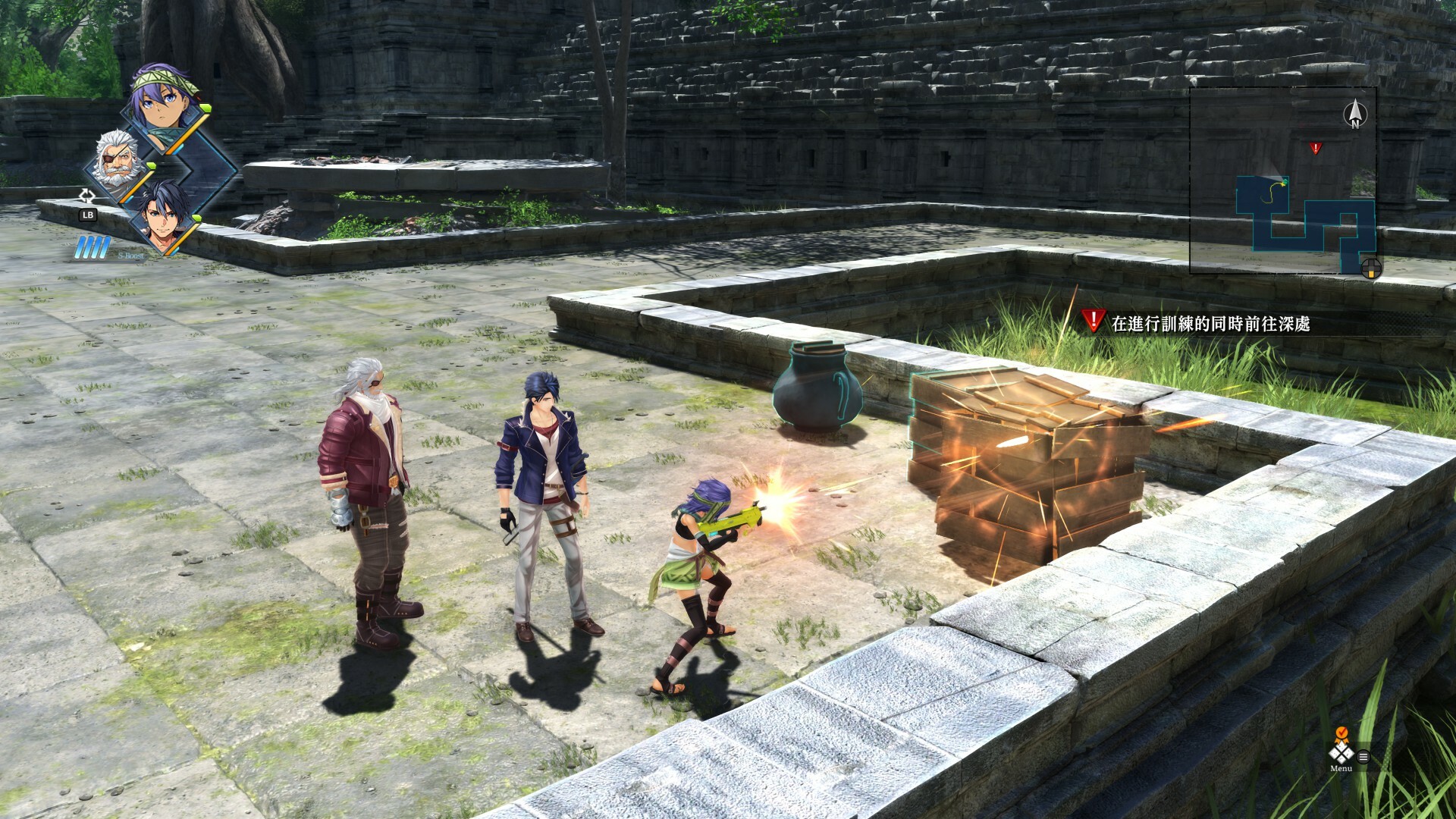
Task: Click the yellow route trail on the minimap
Action: click(1272, 193)
